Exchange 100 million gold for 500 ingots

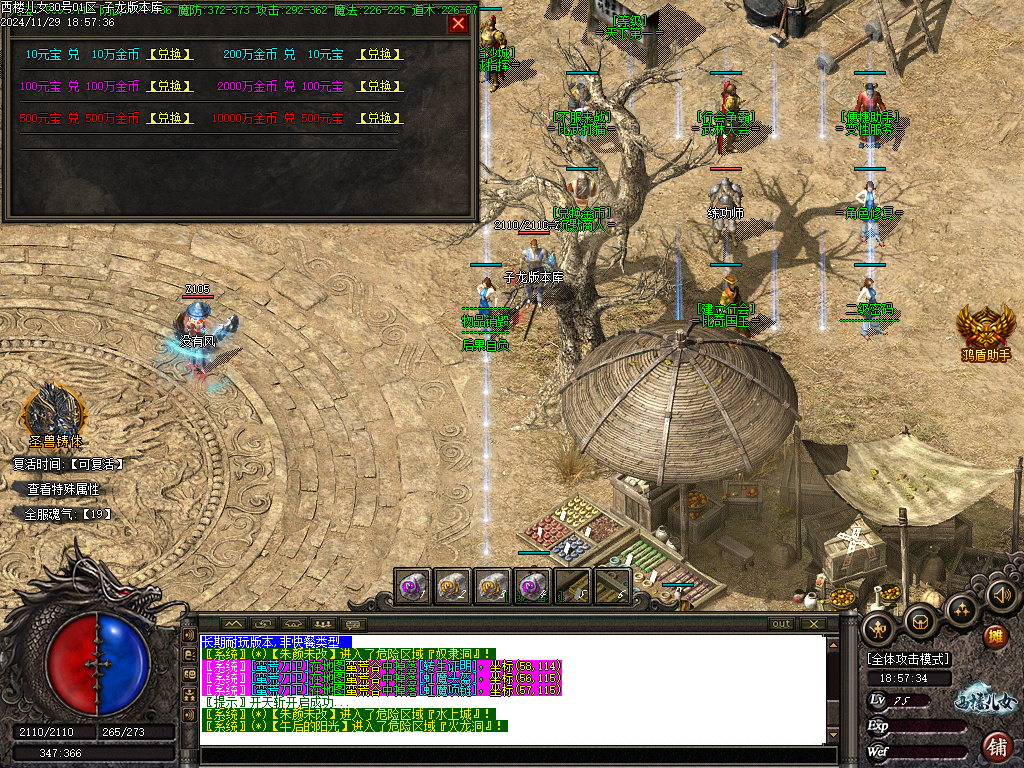[x=379, y=119]
